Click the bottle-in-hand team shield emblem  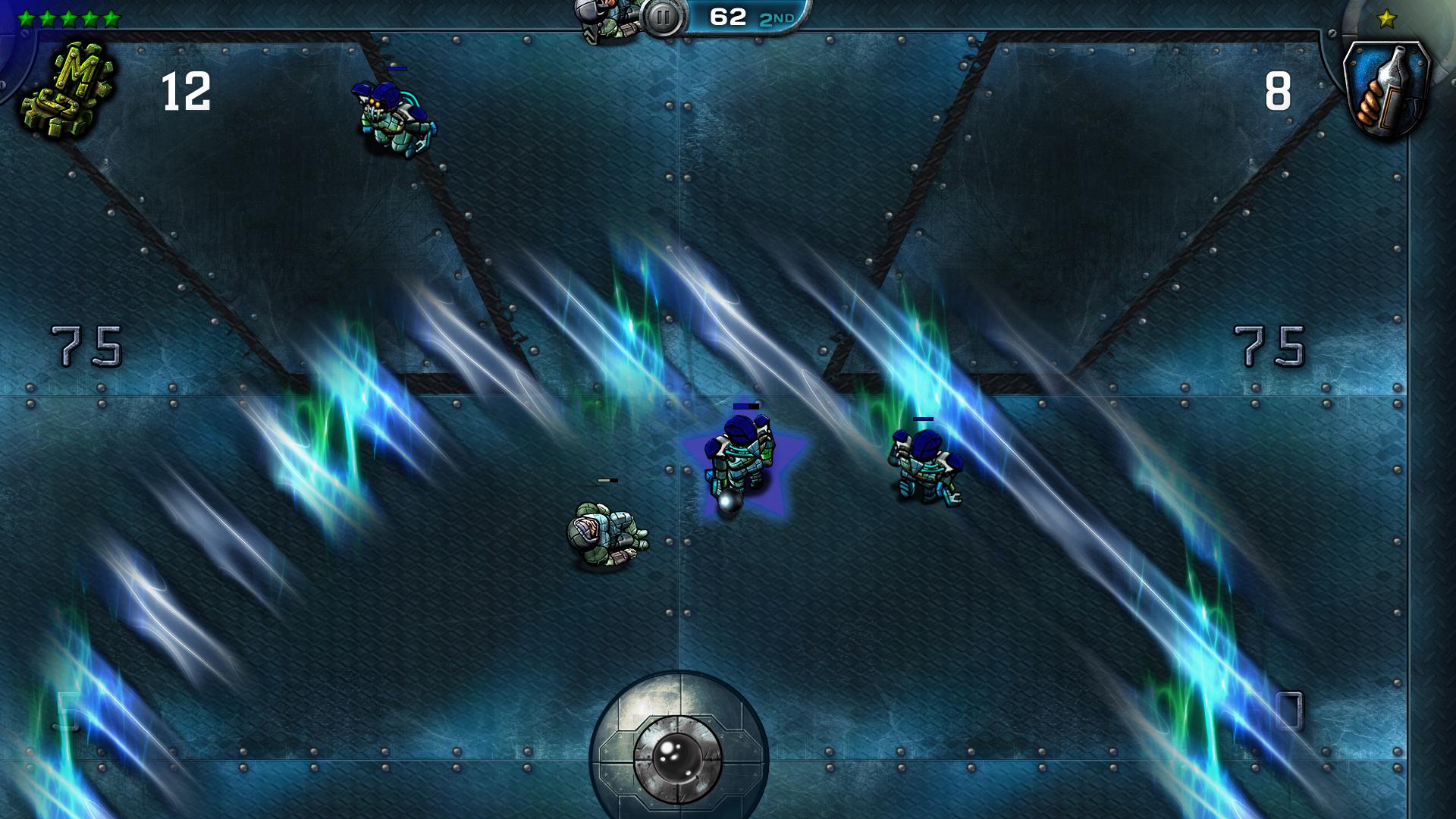tap(1385, 89)
